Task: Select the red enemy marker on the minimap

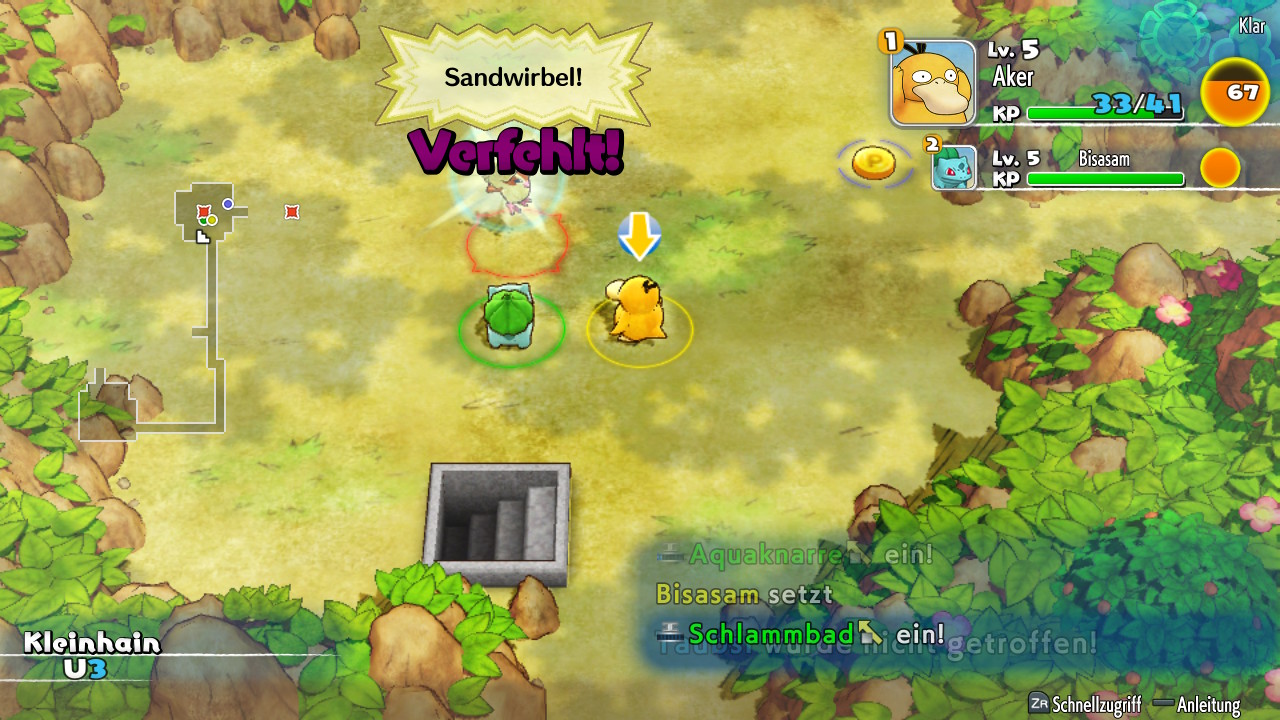Action: click(204, 212)
